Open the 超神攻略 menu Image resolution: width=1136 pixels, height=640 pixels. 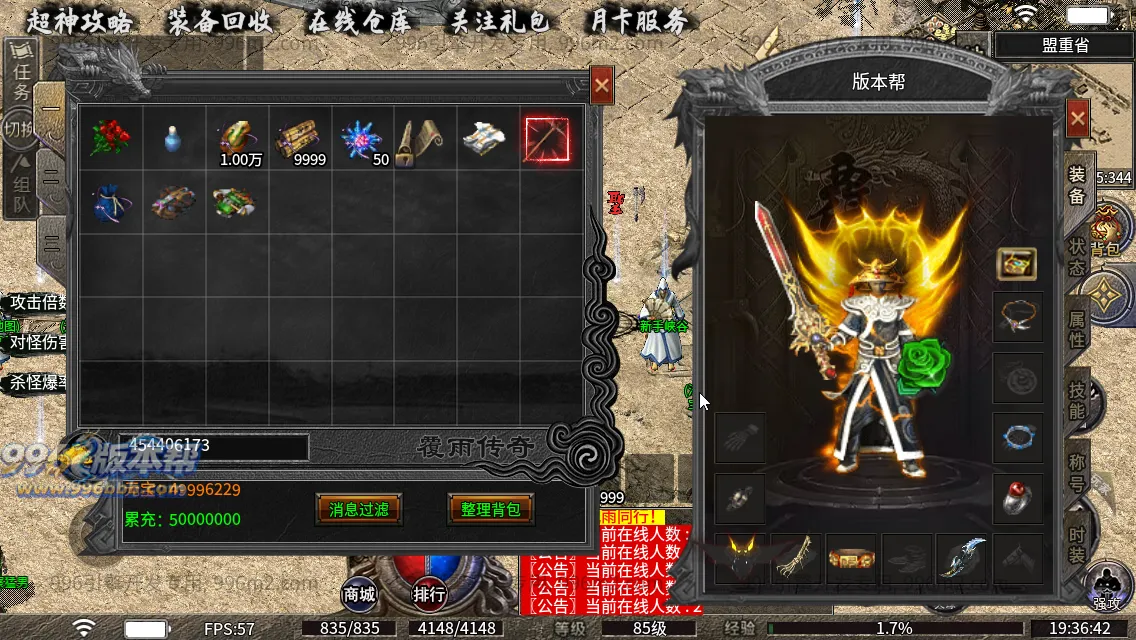[x=80, y=21]
